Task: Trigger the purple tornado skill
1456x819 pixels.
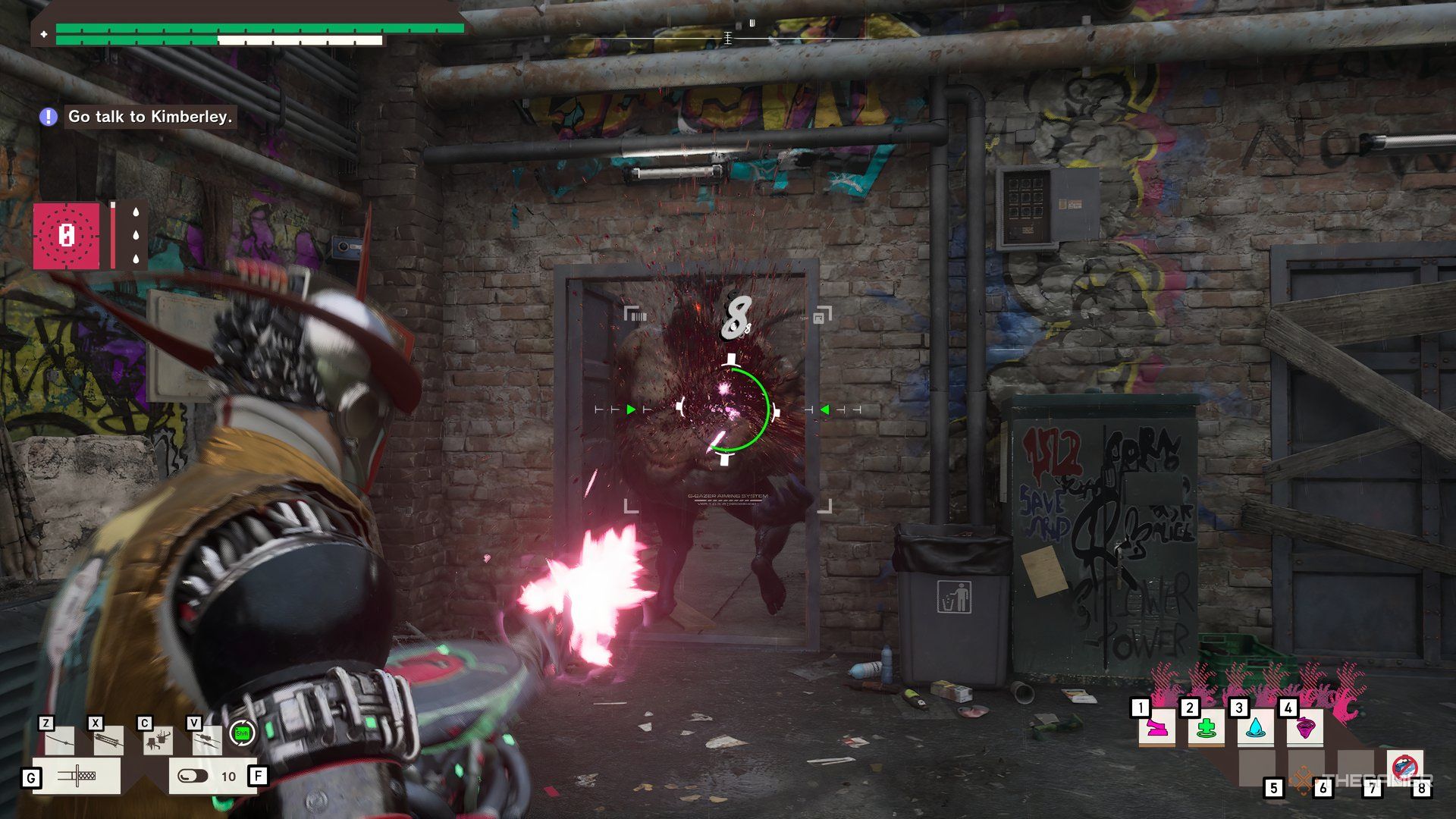Action: [x=1304, y=729]
